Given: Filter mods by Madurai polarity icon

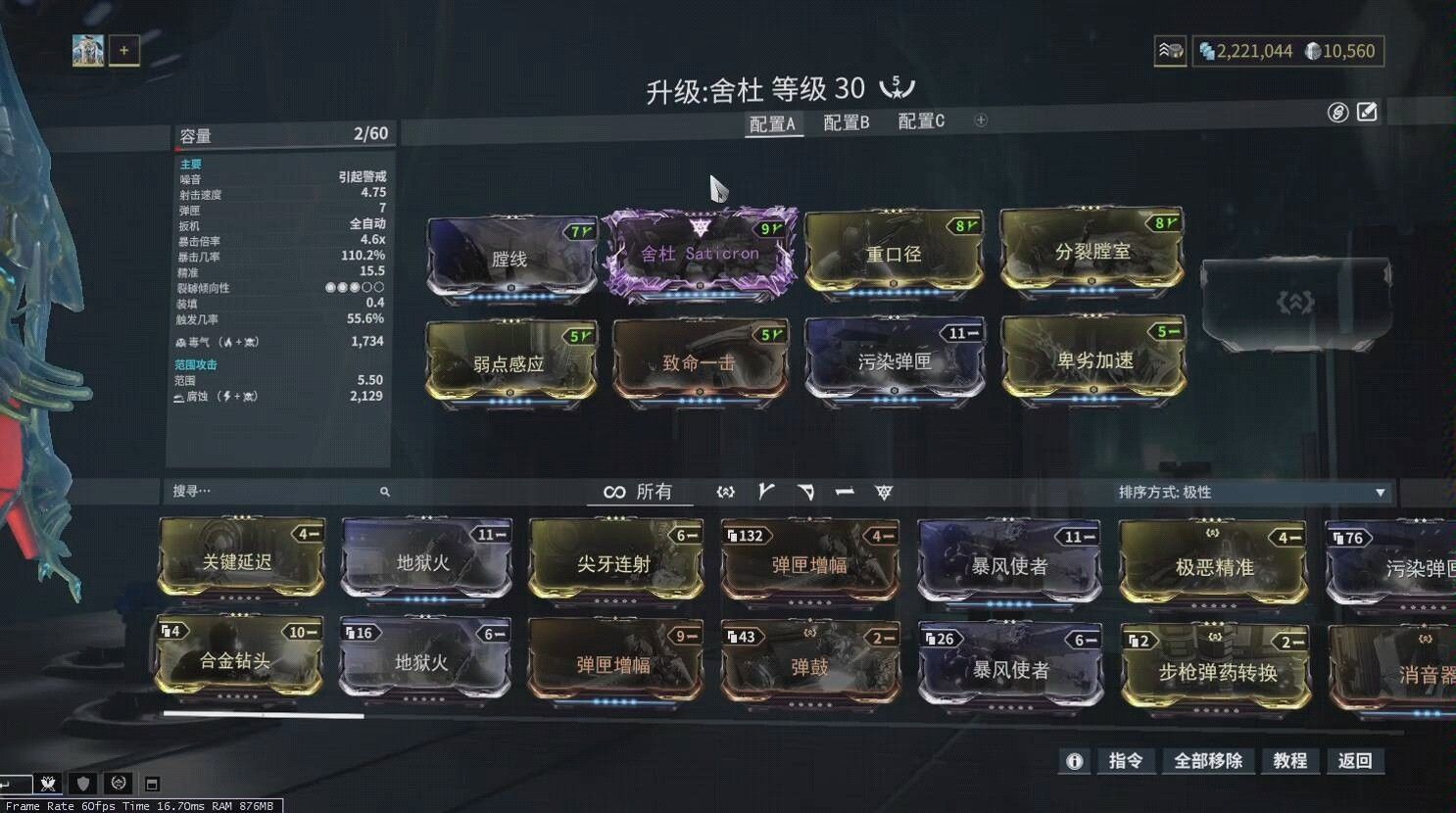Looking at the screenshot, I should [767, 492].
